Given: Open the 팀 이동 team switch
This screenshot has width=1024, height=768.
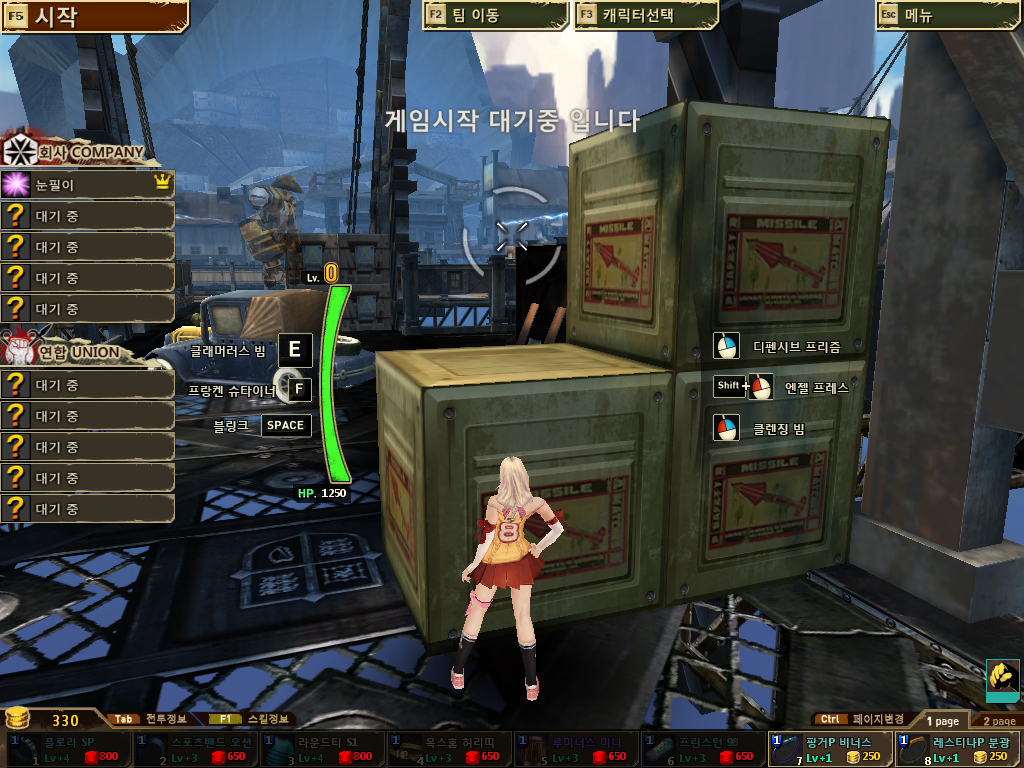Looking at the screenshot, I should pos(494,15).
